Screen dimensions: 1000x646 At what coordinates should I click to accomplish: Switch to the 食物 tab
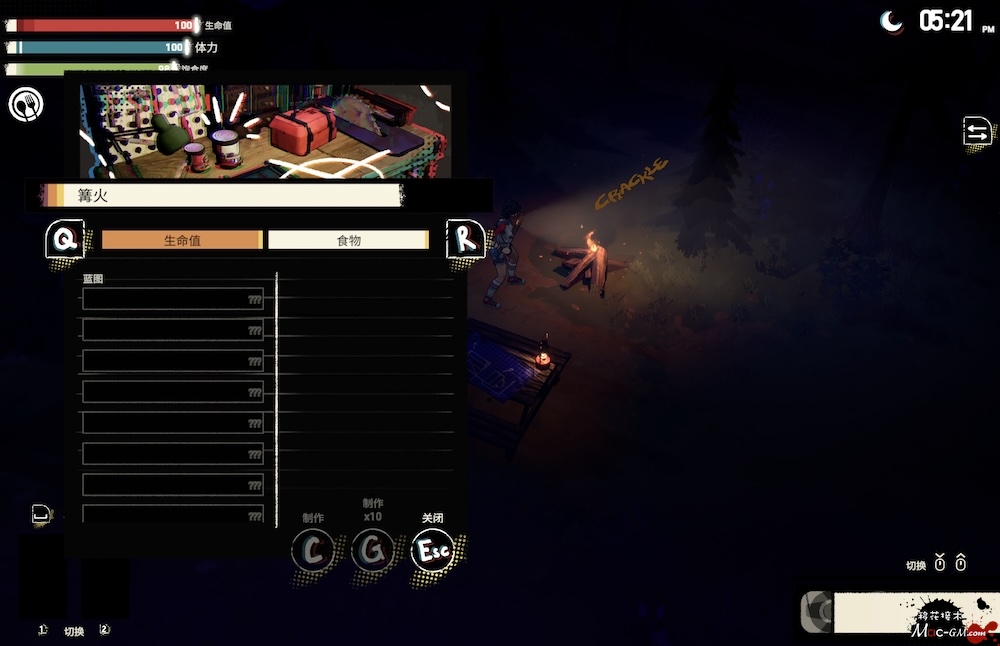tap(348, 240)
